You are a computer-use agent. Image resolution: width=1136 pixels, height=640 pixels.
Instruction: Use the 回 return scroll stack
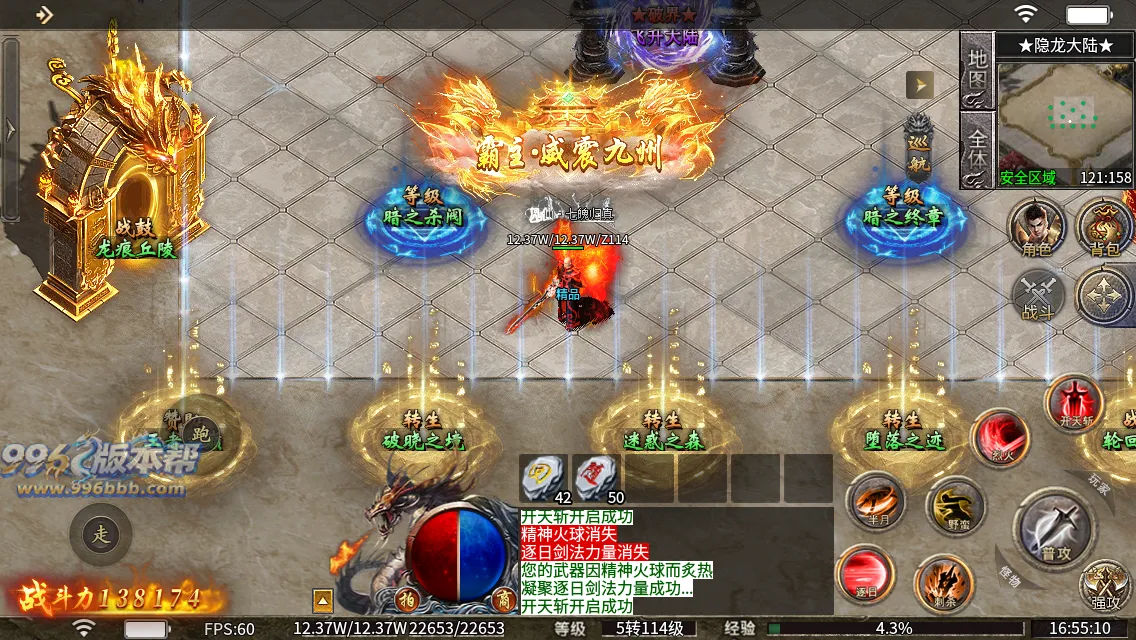coord(544,478)
